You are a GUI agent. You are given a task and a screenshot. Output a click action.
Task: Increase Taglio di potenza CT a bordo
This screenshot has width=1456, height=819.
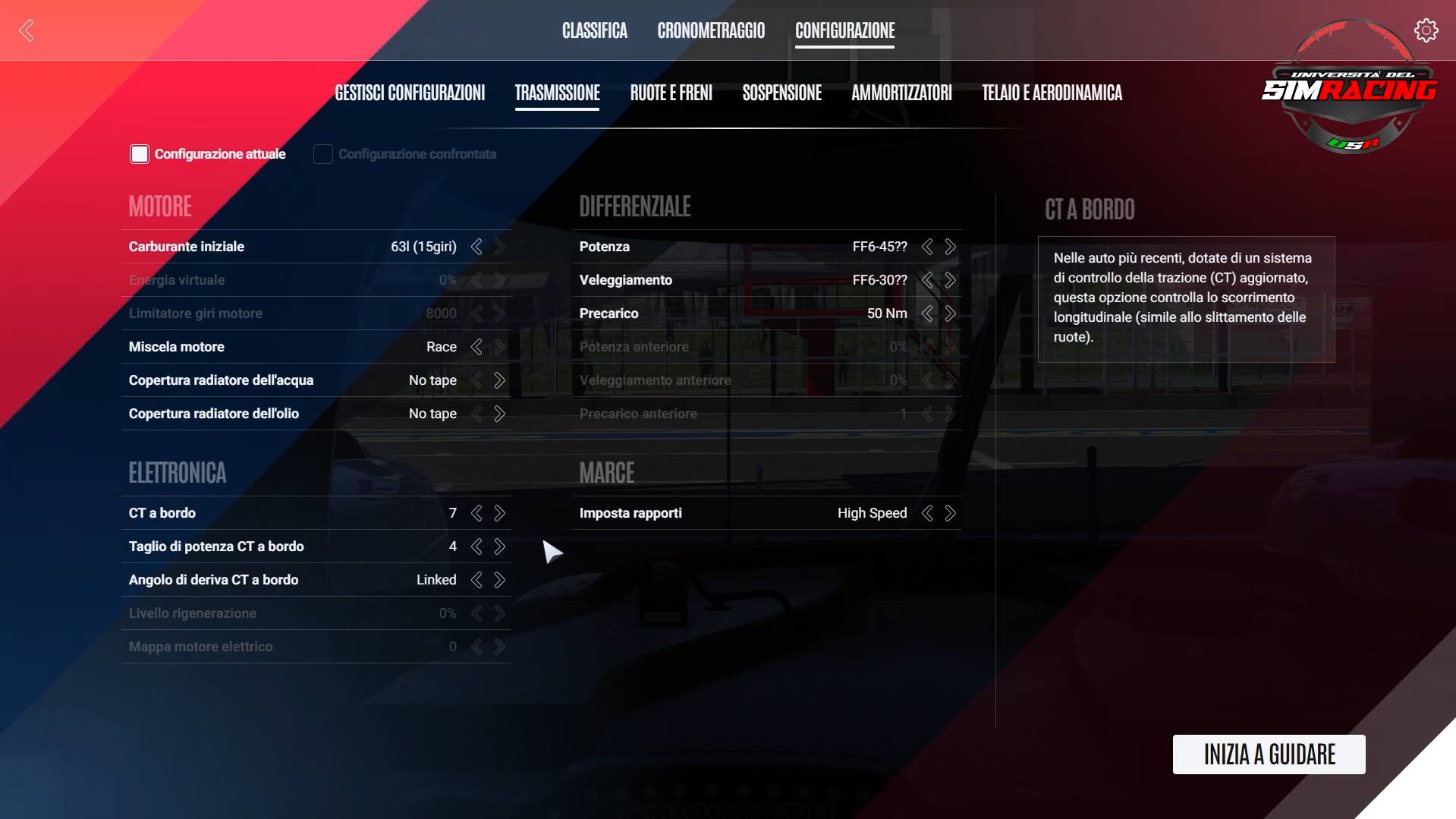pyautogui.click(x=500, y=547)
